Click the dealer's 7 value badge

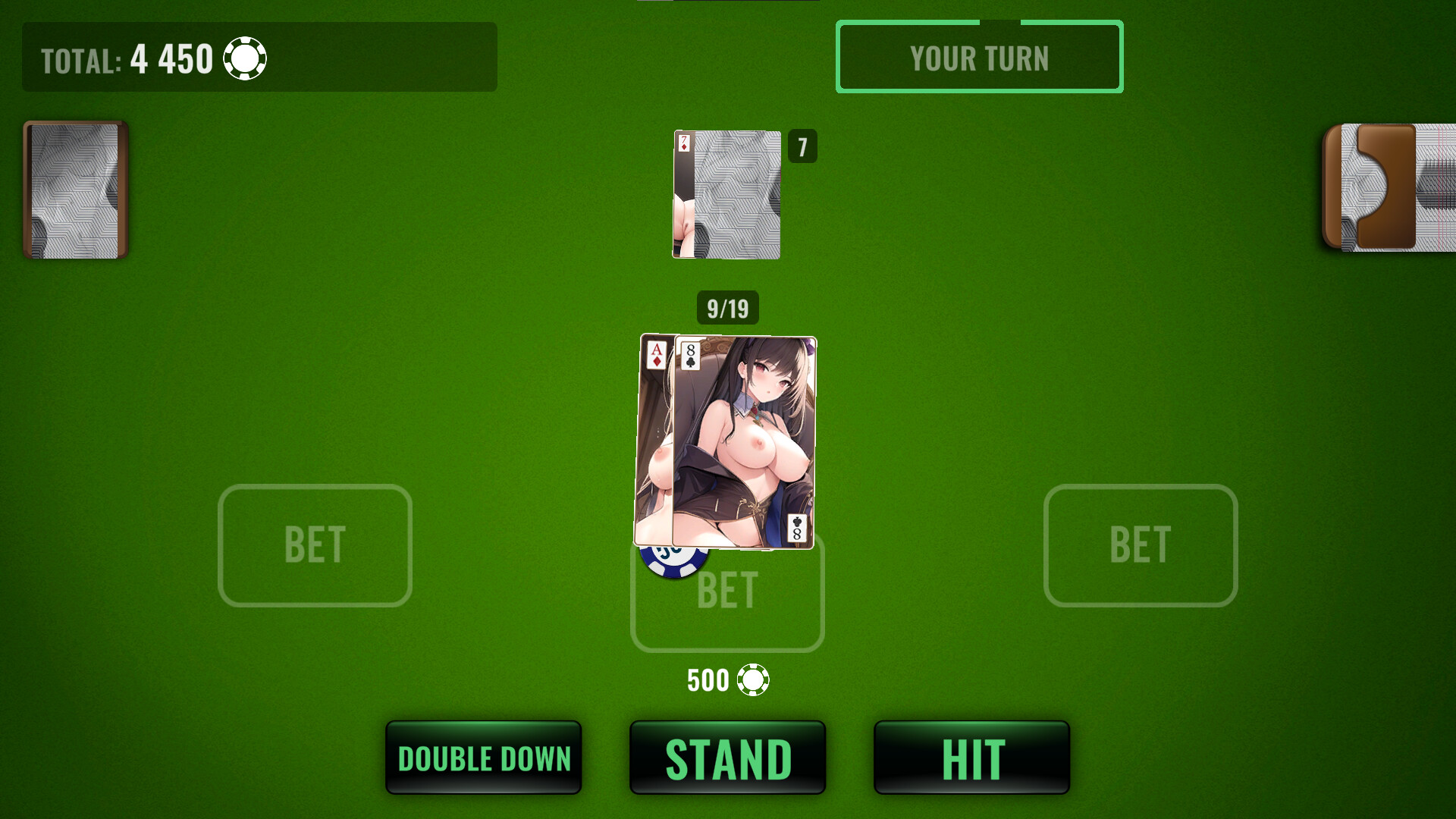(x=803, y=147)
